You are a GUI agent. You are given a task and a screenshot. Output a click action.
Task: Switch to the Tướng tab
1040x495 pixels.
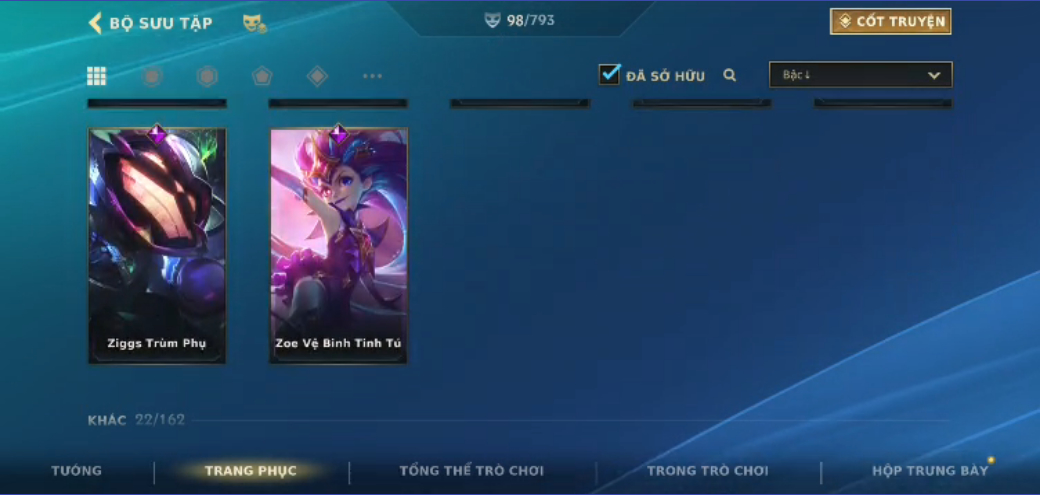[77, 471]
